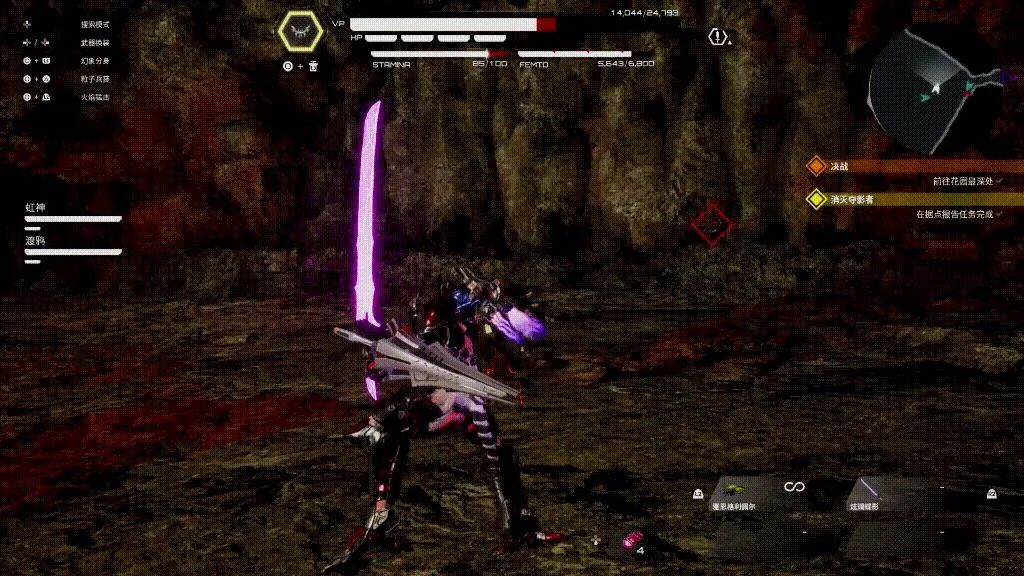Click the yellow hexagon emblem icon

point(300,34)
